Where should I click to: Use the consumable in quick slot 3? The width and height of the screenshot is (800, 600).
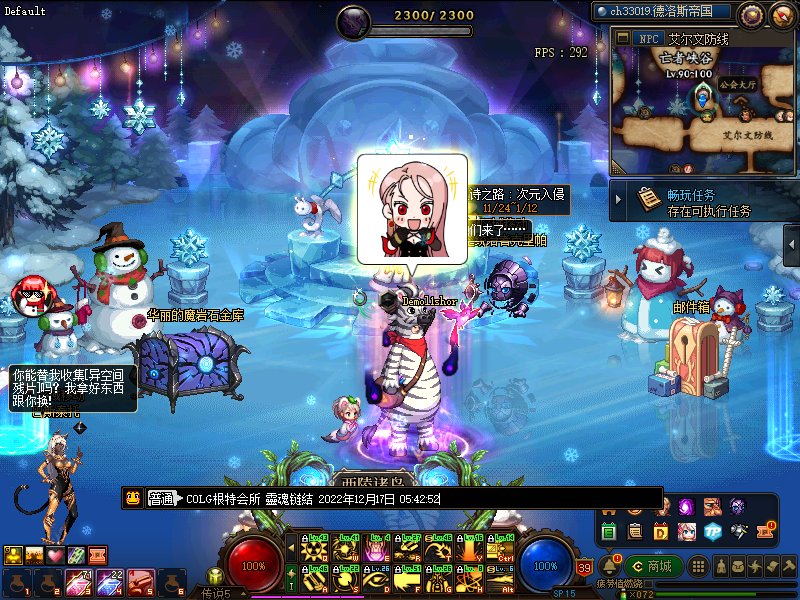pyautogui.click(x=79, y=581)
